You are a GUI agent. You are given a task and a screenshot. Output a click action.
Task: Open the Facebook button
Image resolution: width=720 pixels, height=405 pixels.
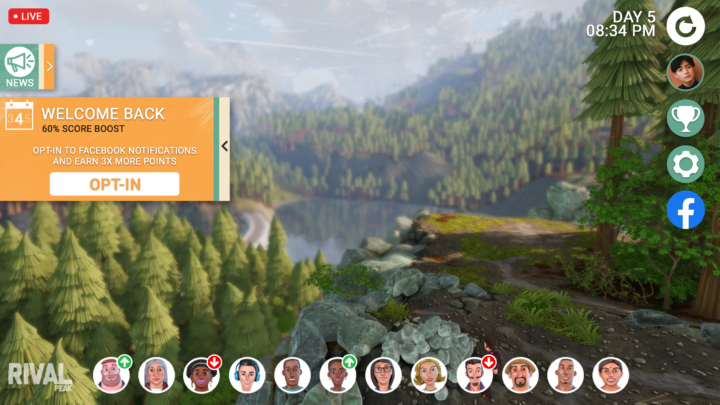coord(685,210)
